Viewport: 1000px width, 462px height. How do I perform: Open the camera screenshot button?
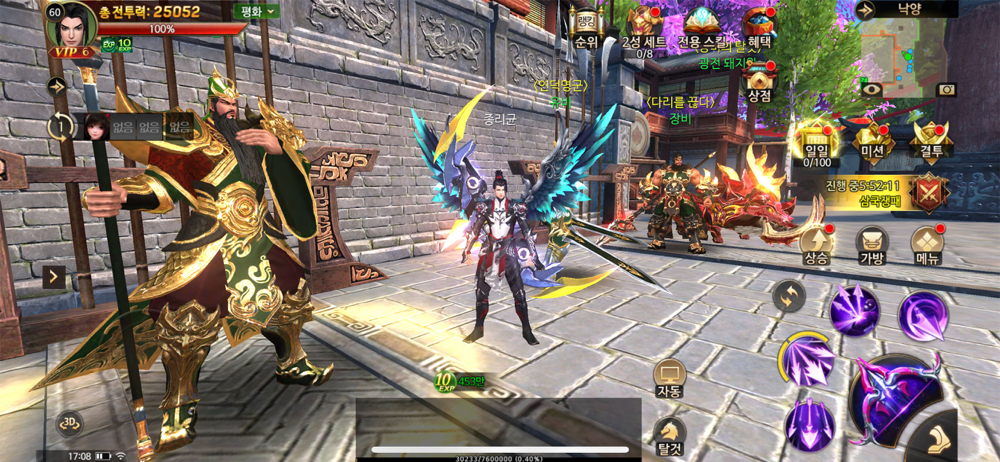point(945,89)
